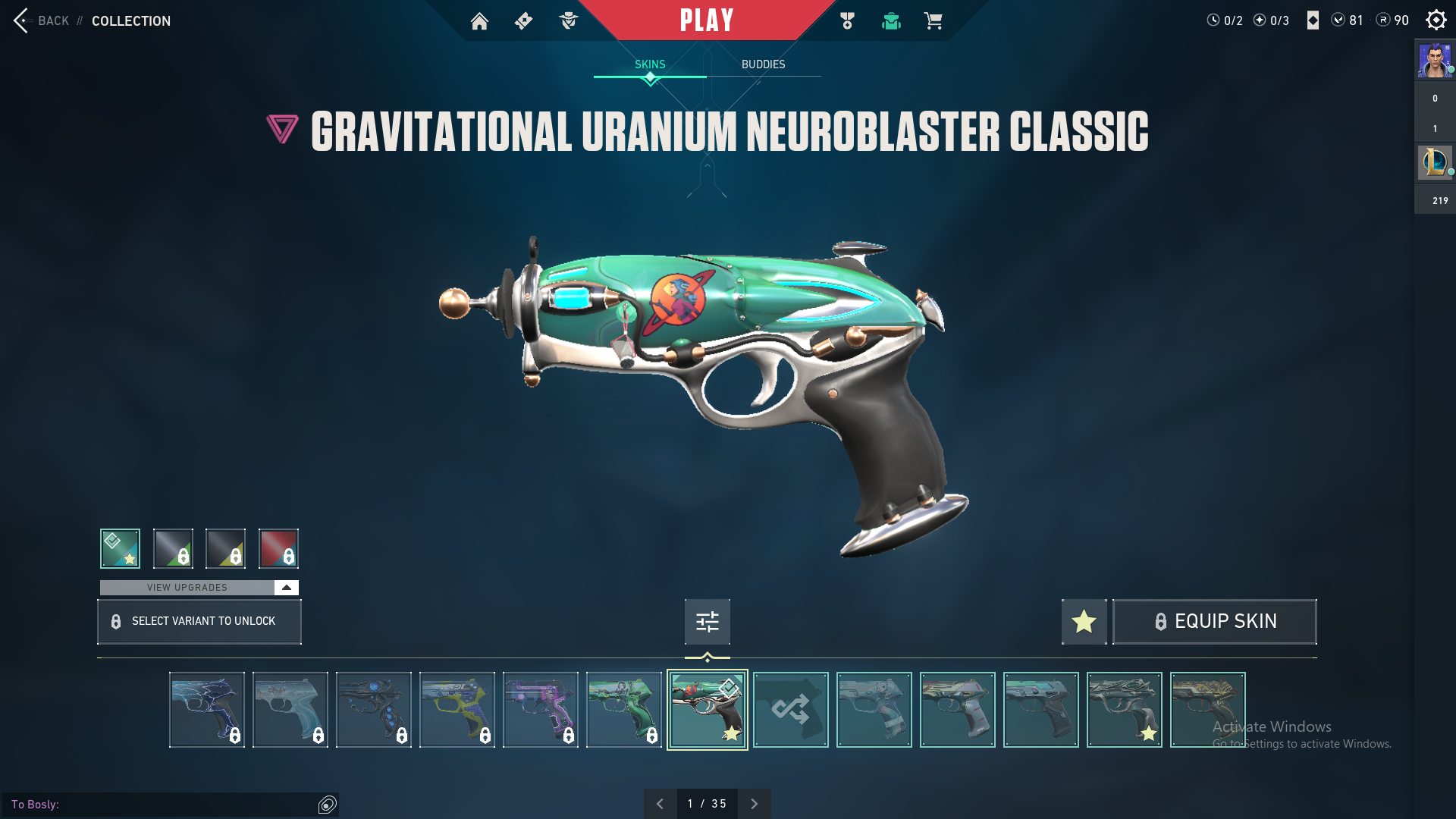Click Select Variant to Unlock button
Screen dimensions: 1456x819
[199, 622]
